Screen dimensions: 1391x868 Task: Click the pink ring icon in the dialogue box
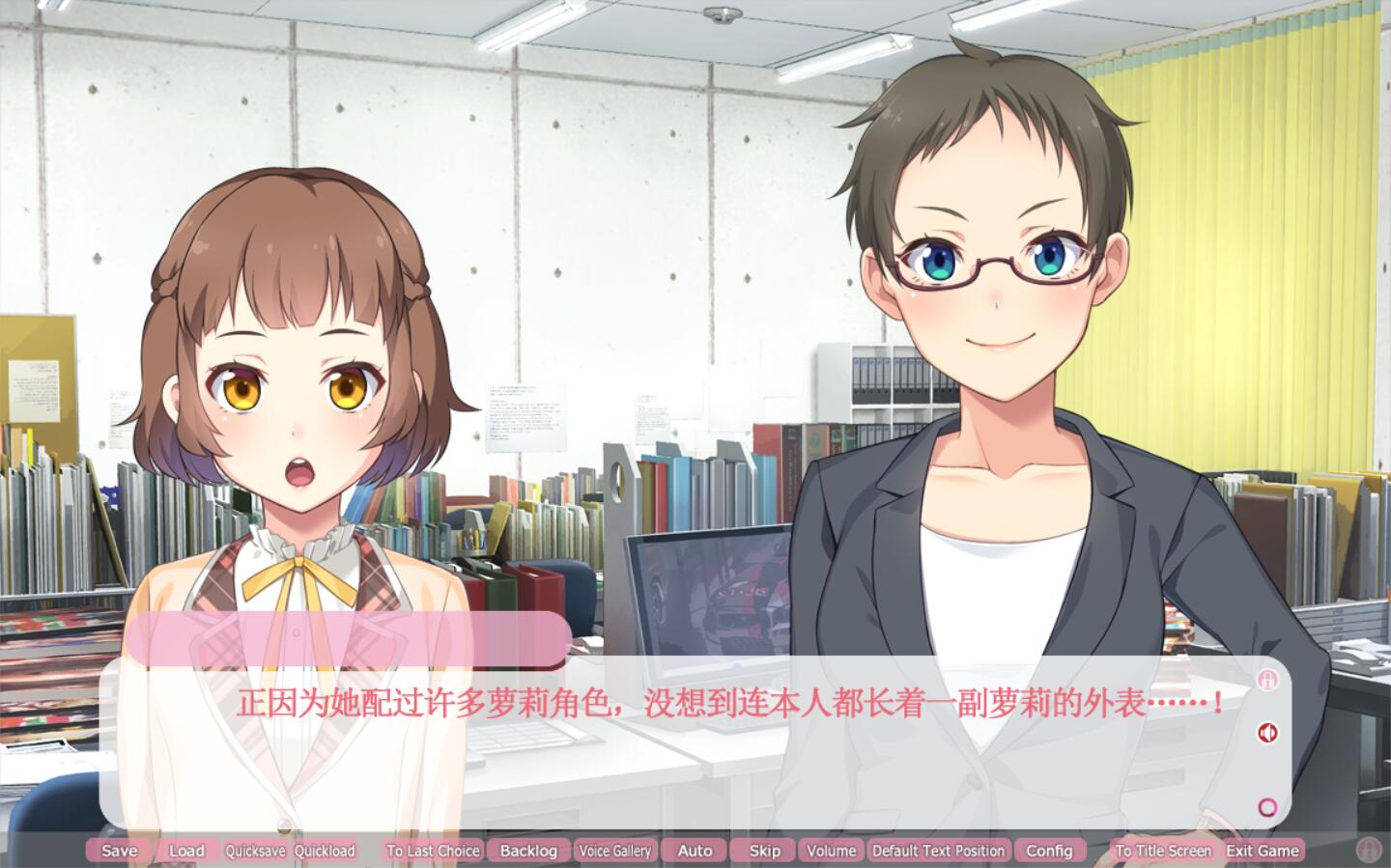[x=1267, y=807]
